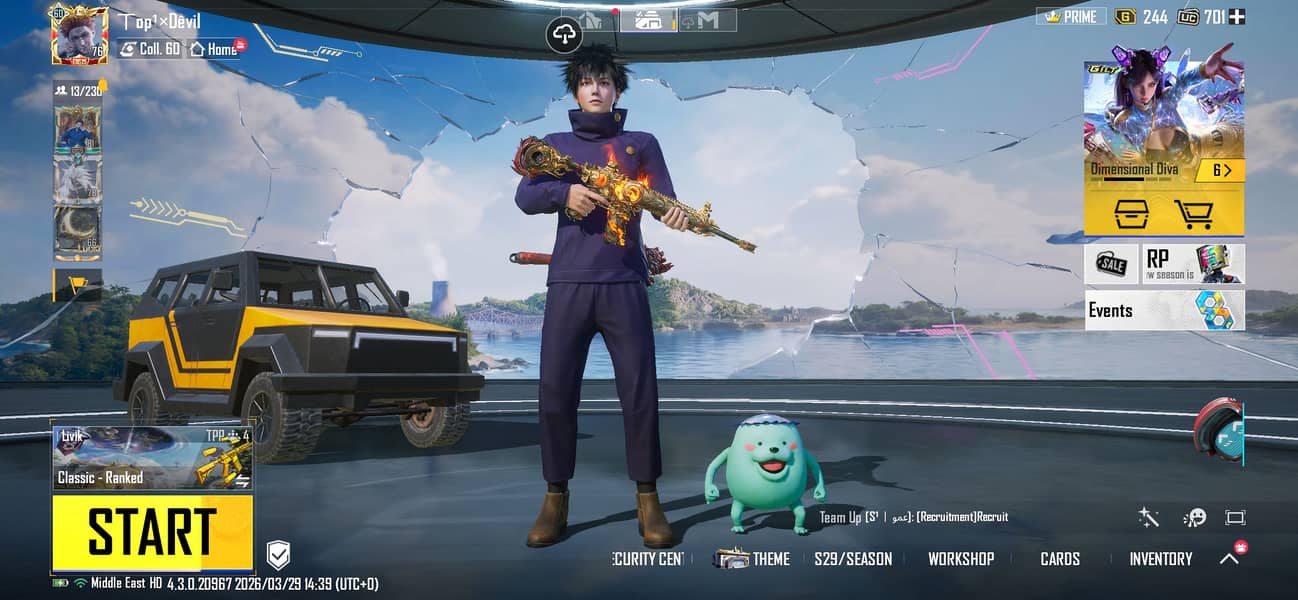Open the shopping cart shop

tap(1193, 212)
